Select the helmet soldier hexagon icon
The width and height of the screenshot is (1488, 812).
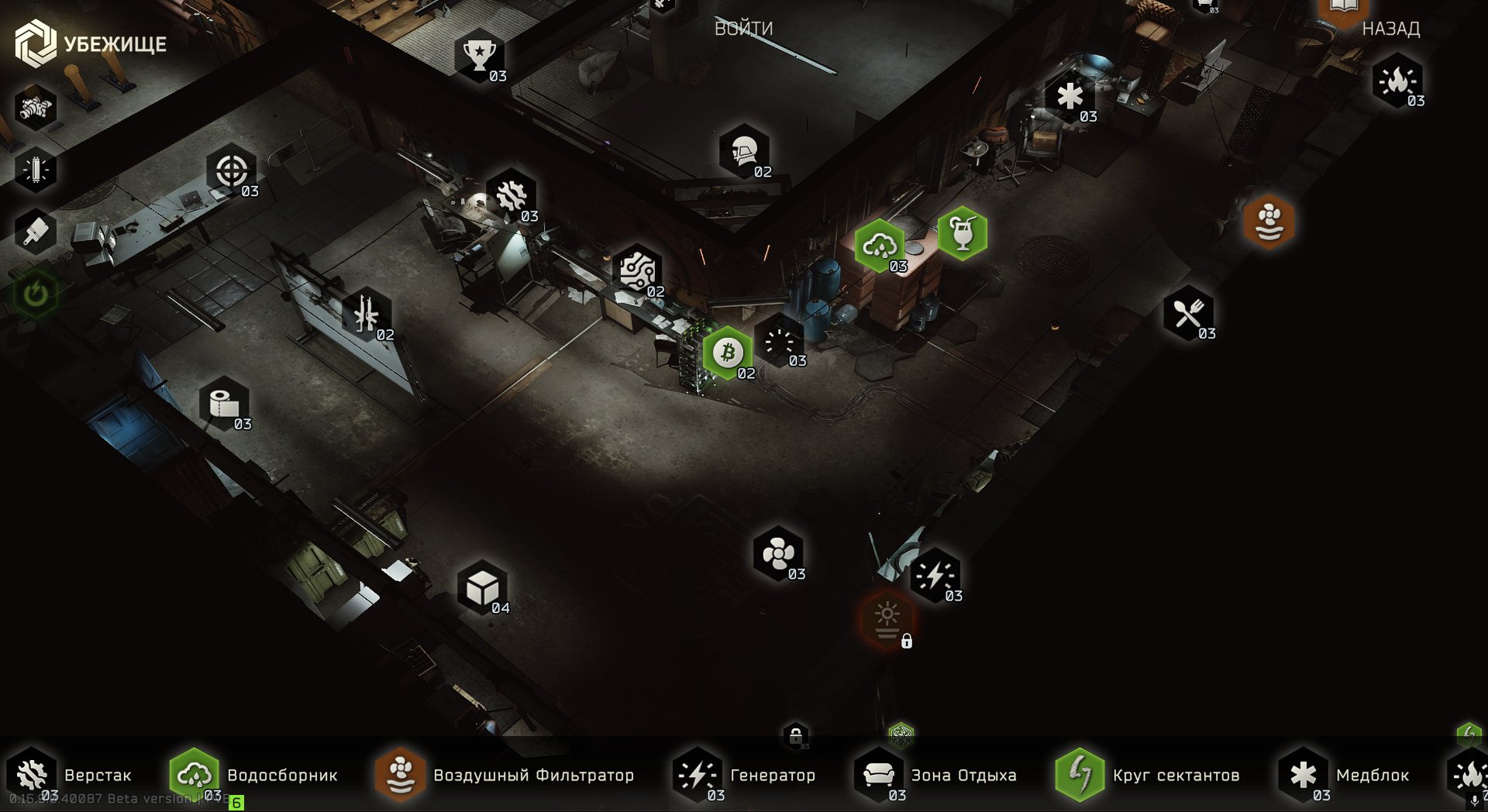point(744,151)
